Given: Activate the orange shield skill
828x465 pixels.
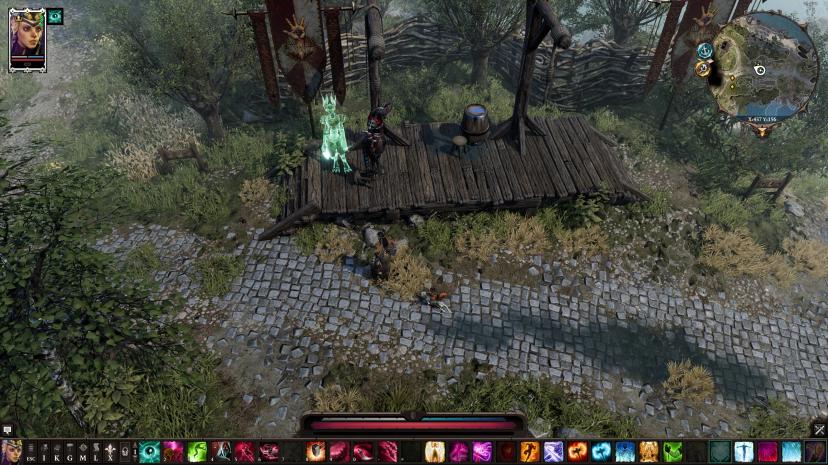Looking at the screenshot, I should click(316, 451).
